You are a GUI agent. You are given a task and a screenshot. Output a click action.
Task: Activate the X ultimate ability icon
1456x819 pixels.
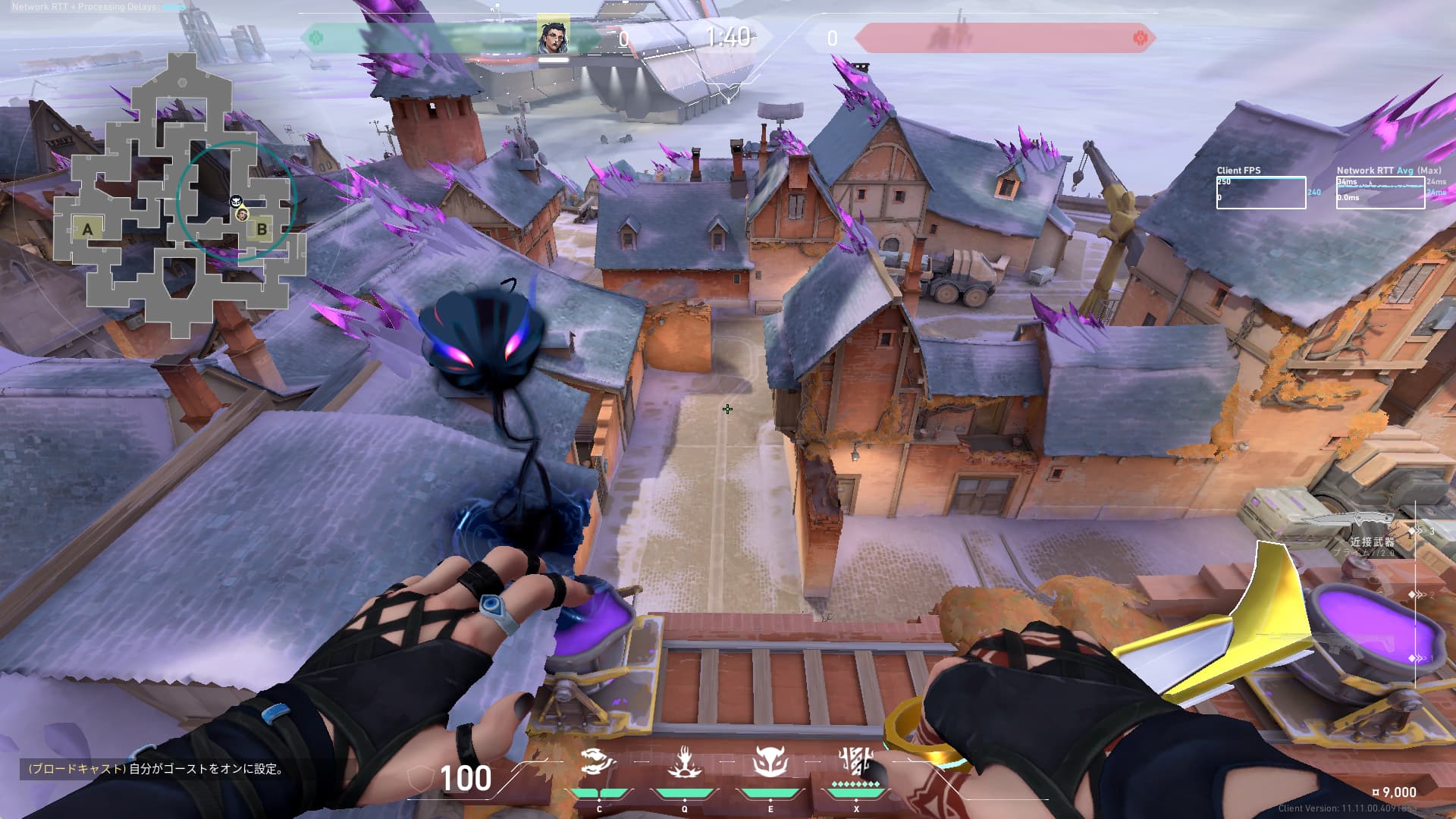[x=855, y=761]
